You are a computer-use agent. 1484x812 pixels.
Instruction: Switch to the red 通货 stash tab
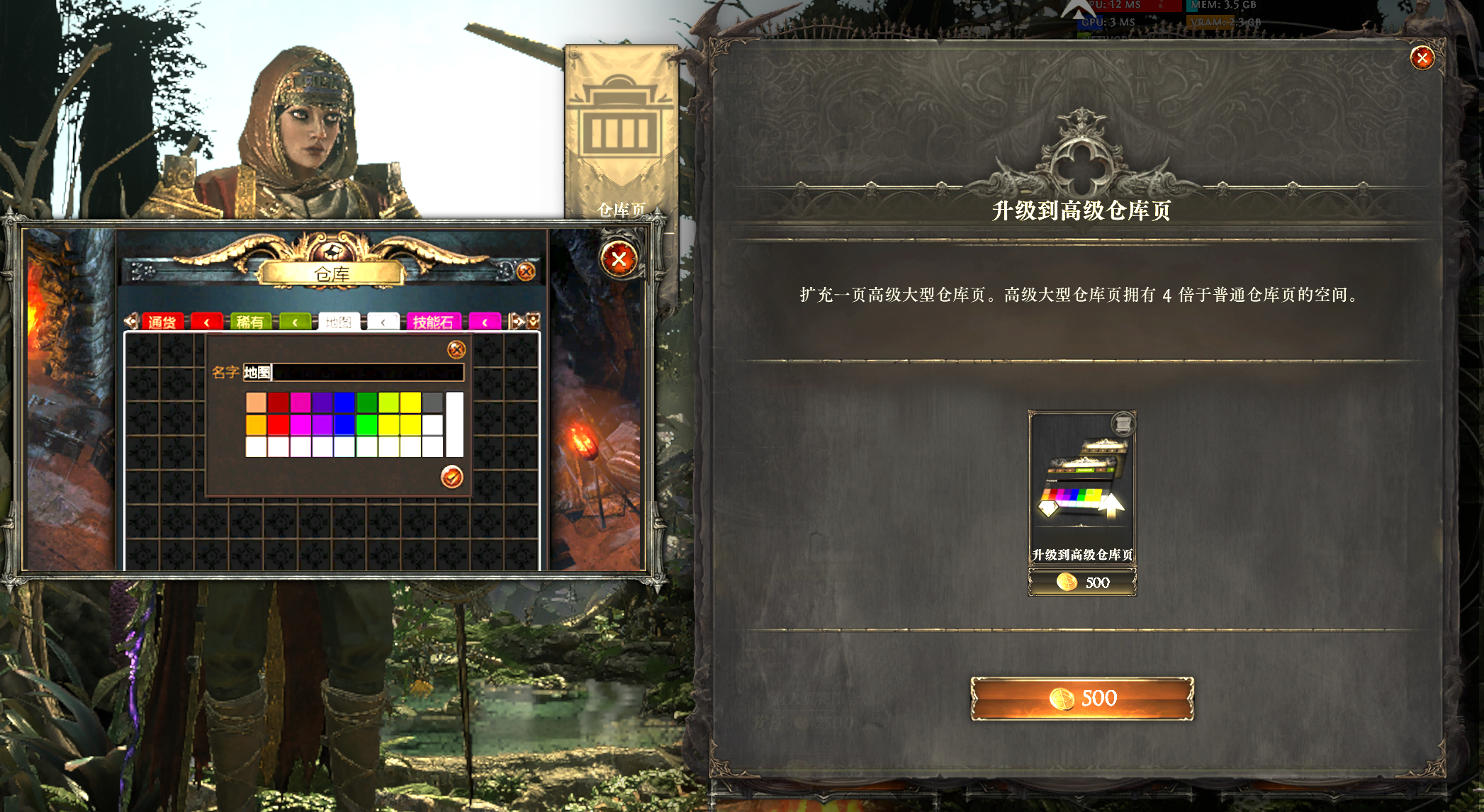tap(162, 322)
